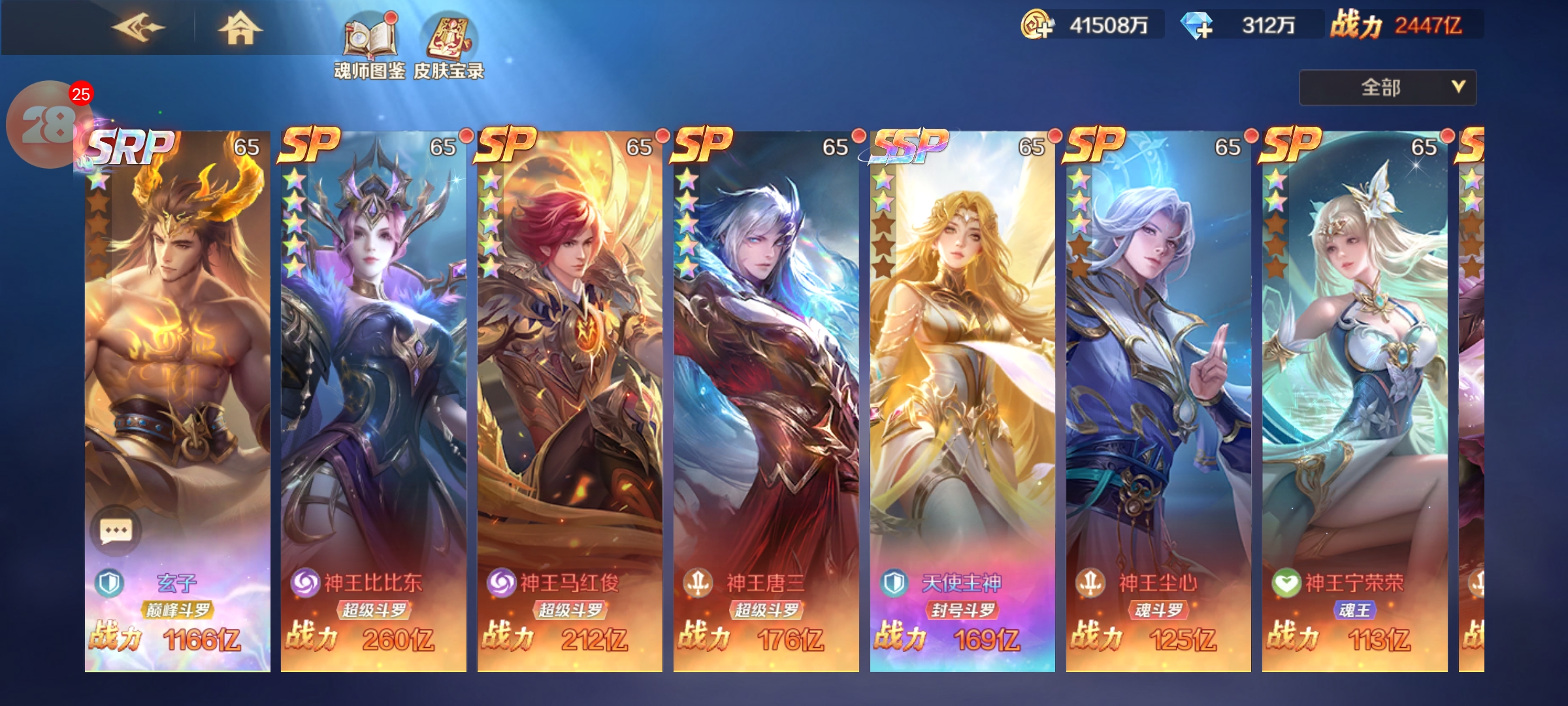Choose the 神王马红俊 hero card
Image resolution: width=1568 pixels, height=706 pixels.
tap(569, 392)
